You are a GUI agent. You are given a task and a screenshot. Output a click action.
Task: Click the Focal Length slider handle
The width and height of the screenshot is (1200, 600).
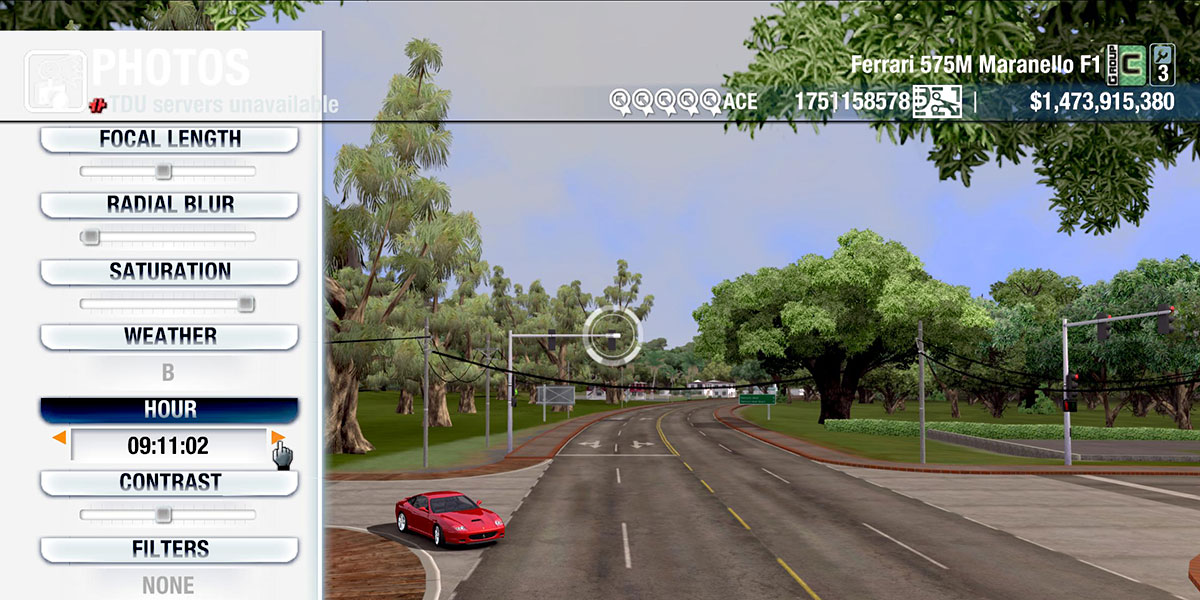pyautogui.click(x=164, y=172)
